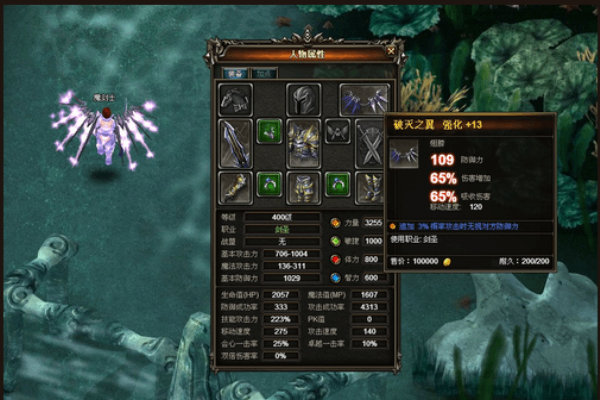Choose the gloves equipment slot

pos(236,186)
